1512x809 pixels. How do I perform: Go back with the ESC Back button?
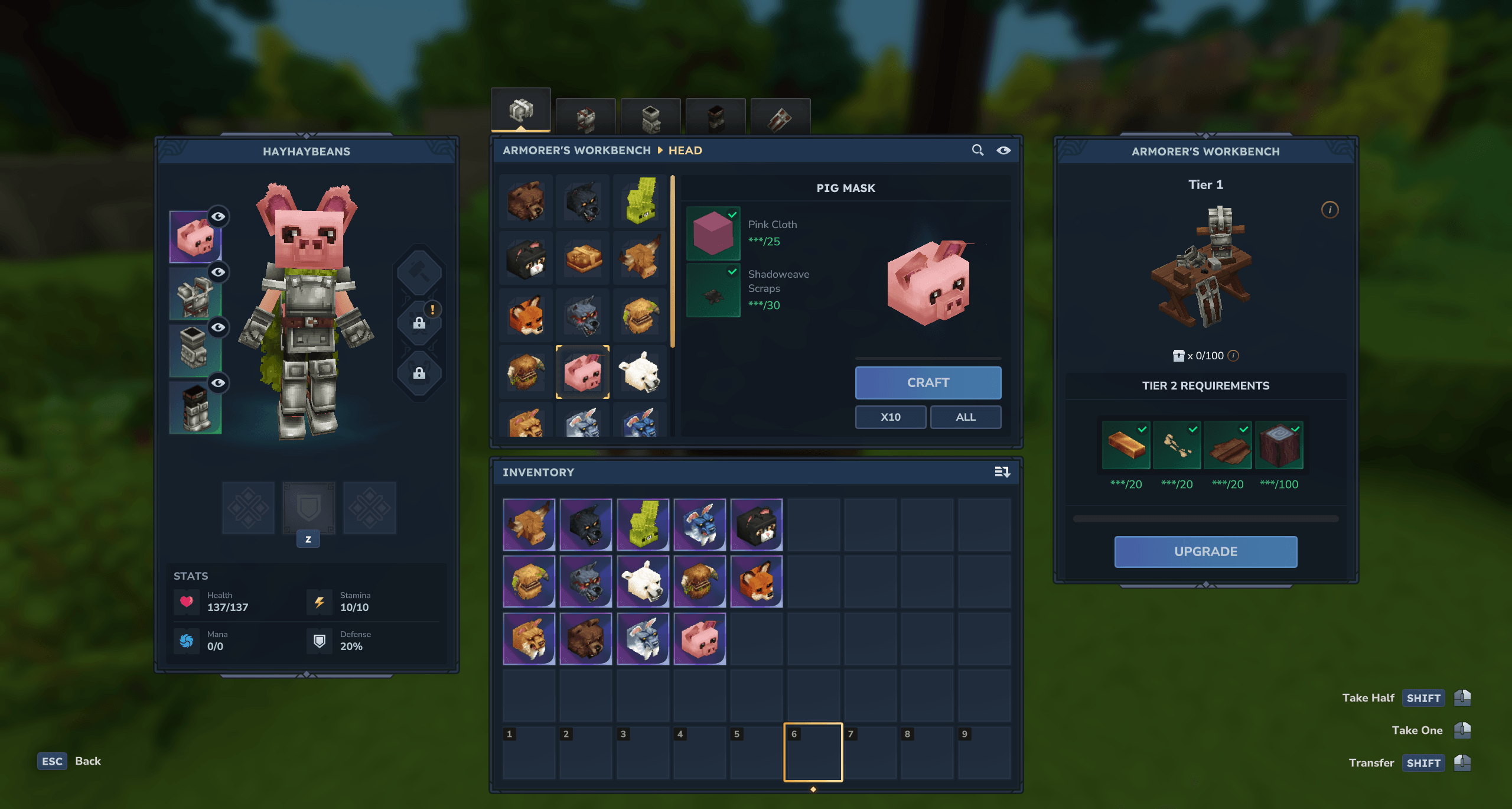click(69, 761)
